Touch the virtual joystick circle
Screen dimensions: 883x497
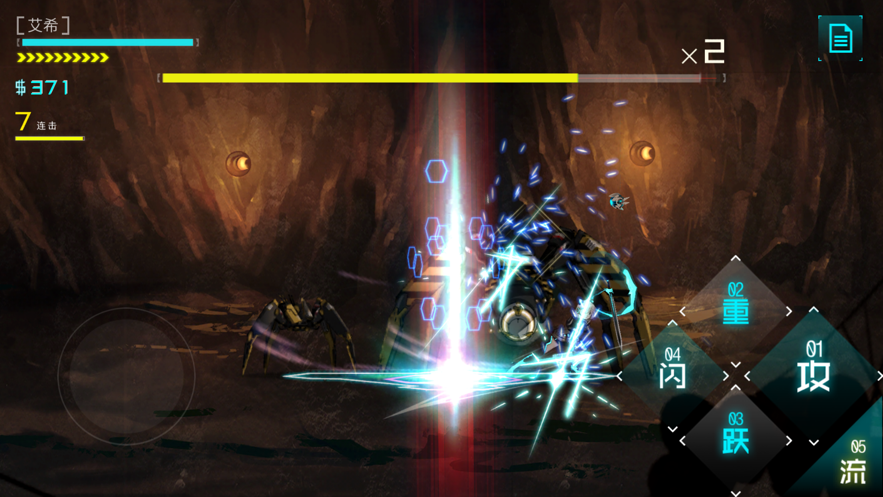(x=126, y=377)
